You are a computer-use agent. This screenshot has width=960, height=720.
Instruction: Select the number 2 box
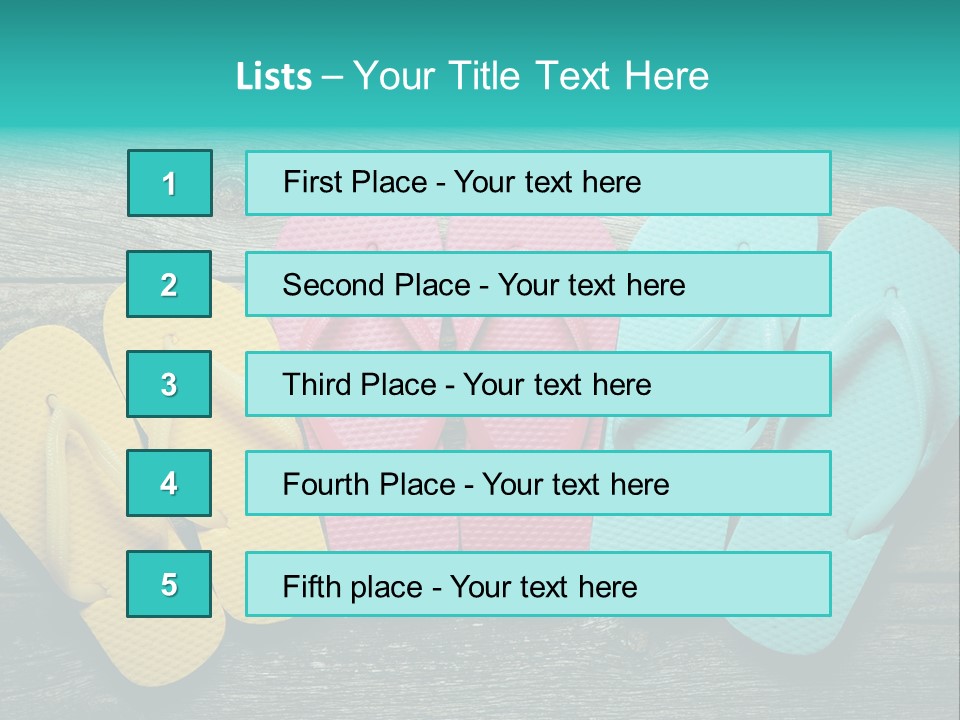[x=169, y=284]
